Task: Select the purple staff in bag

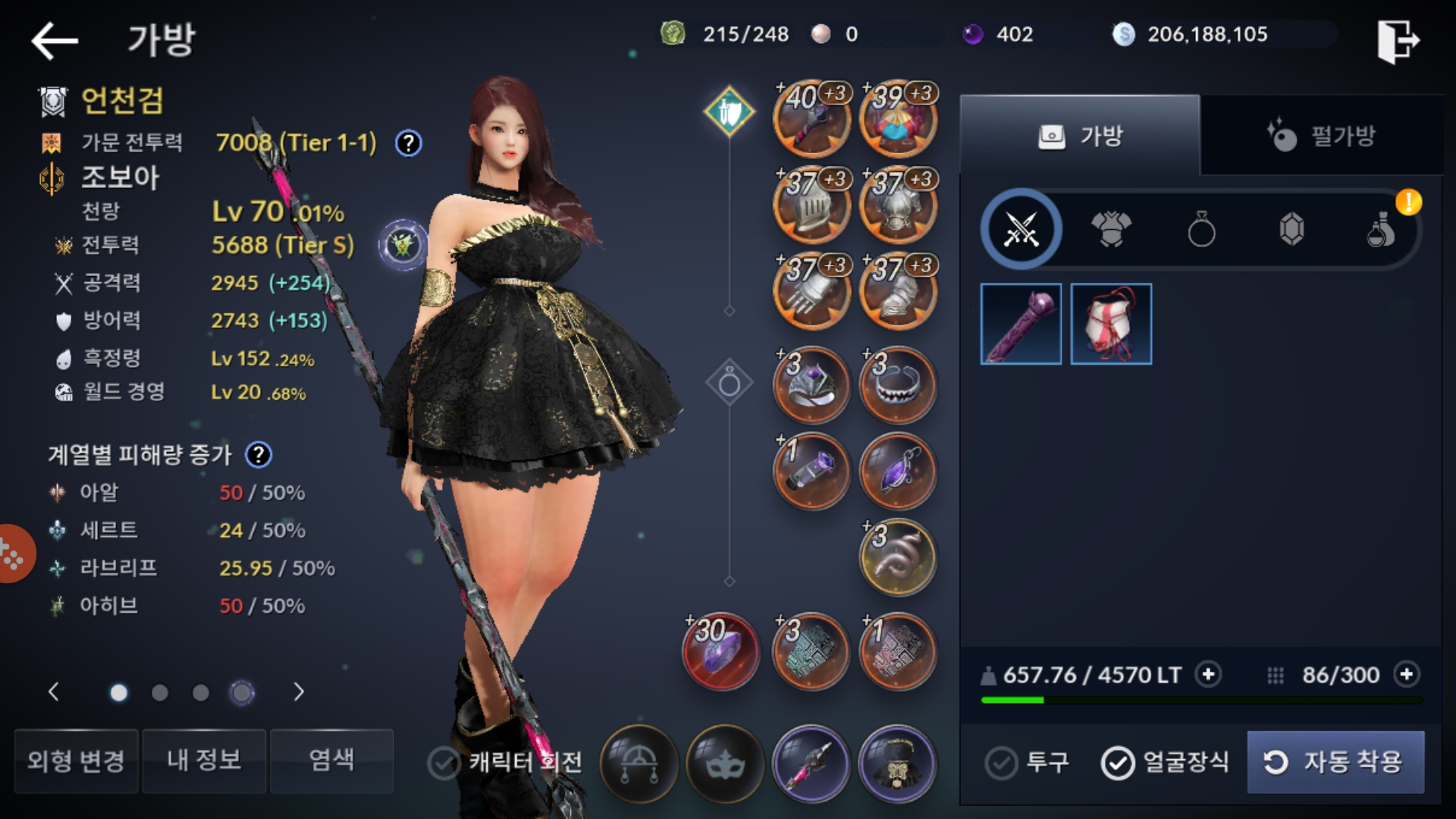Action: pyautogui.click(x=1021, y=324)
